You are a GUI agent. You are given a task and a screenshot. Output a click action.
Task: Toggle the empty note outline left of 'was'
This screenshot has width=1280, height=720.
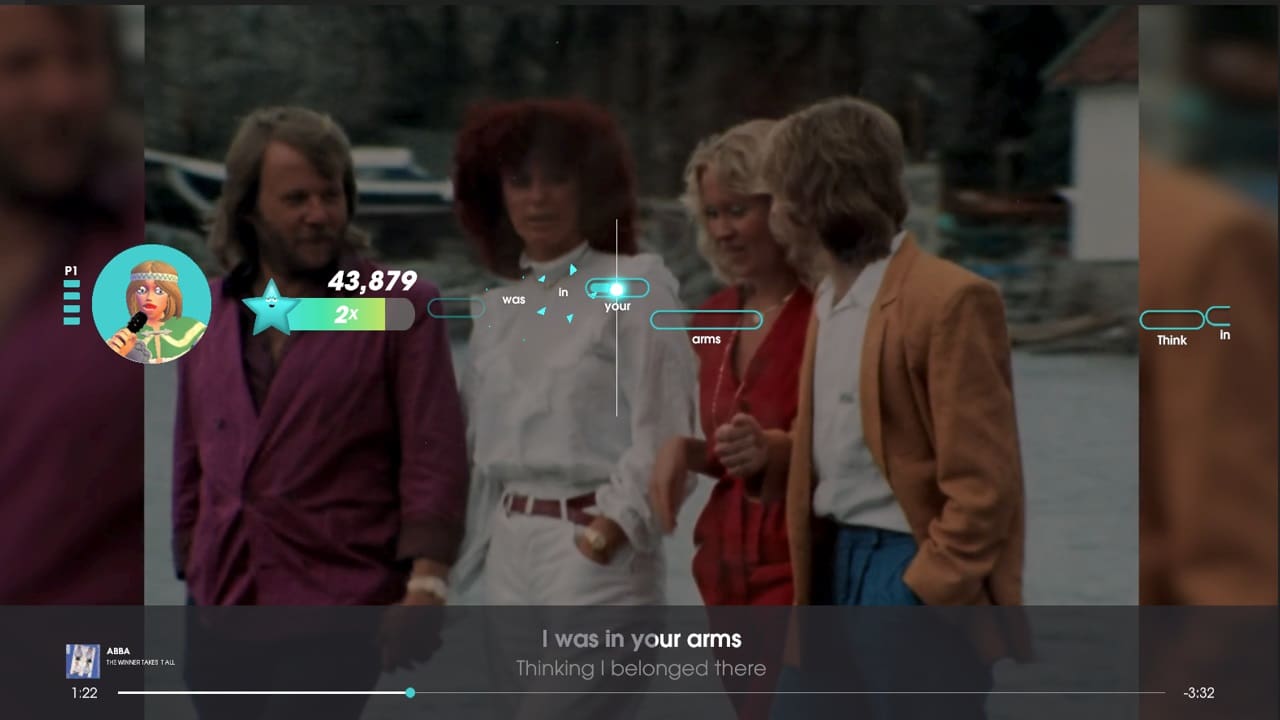coord(456,309)
